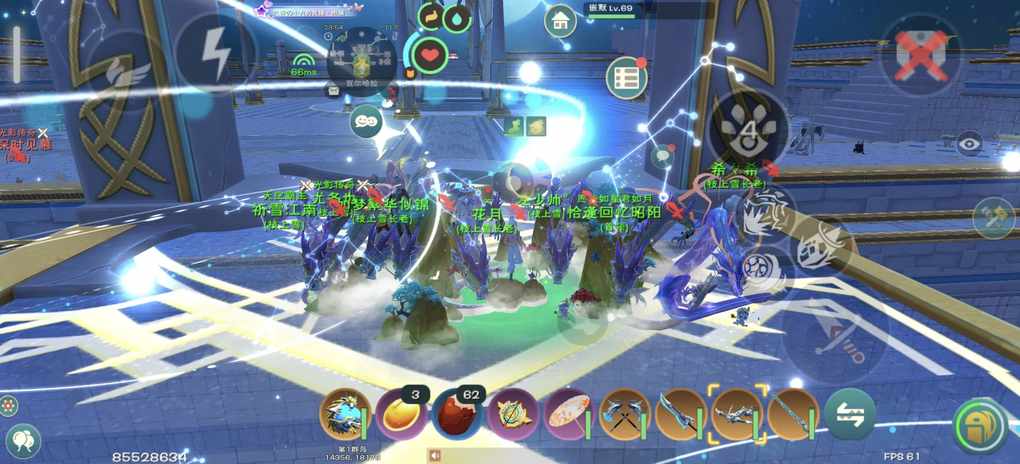
Task: Open the hammer build mode button
Action: coord(992,216)
